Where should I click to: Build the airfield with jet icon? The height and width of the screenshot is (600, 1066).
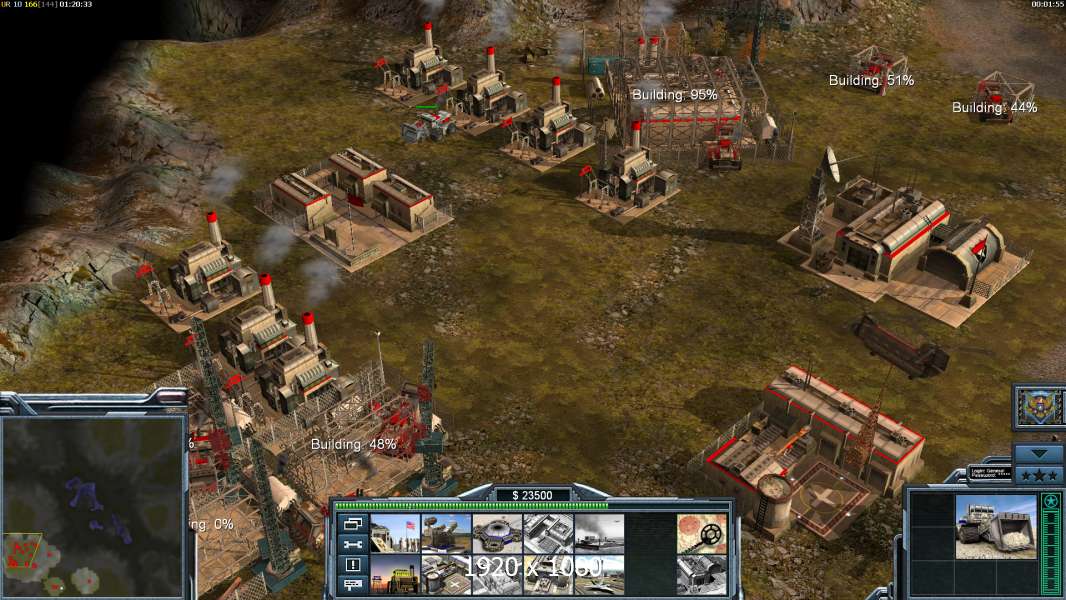(599, 575)
